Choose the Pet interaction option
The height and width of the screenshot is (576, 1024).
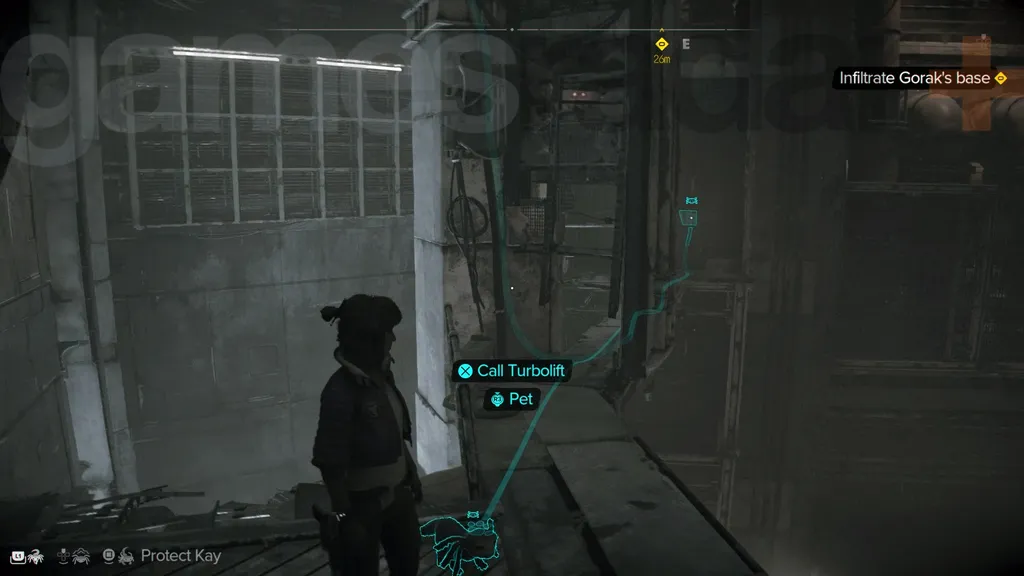[x=512, y=399]
